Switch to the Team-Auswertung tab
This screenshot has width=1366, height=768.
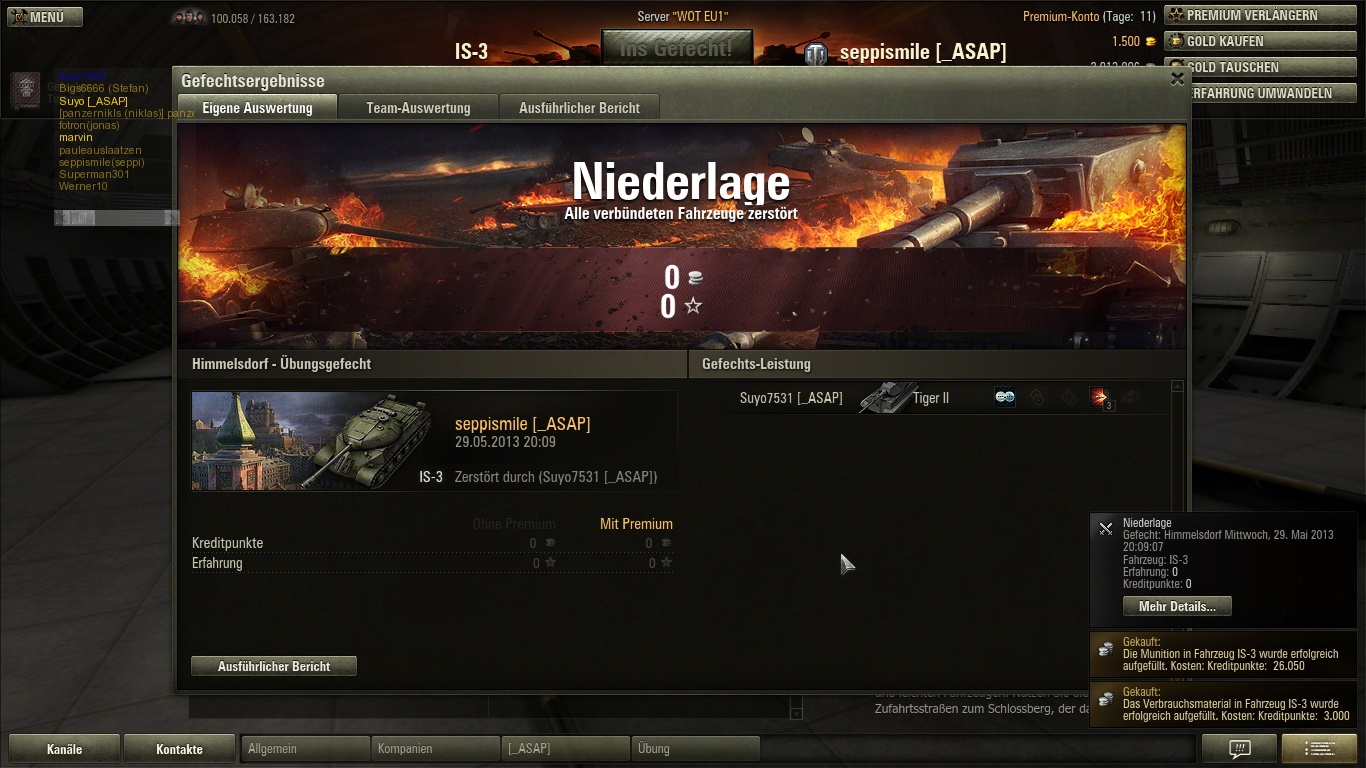418,108
